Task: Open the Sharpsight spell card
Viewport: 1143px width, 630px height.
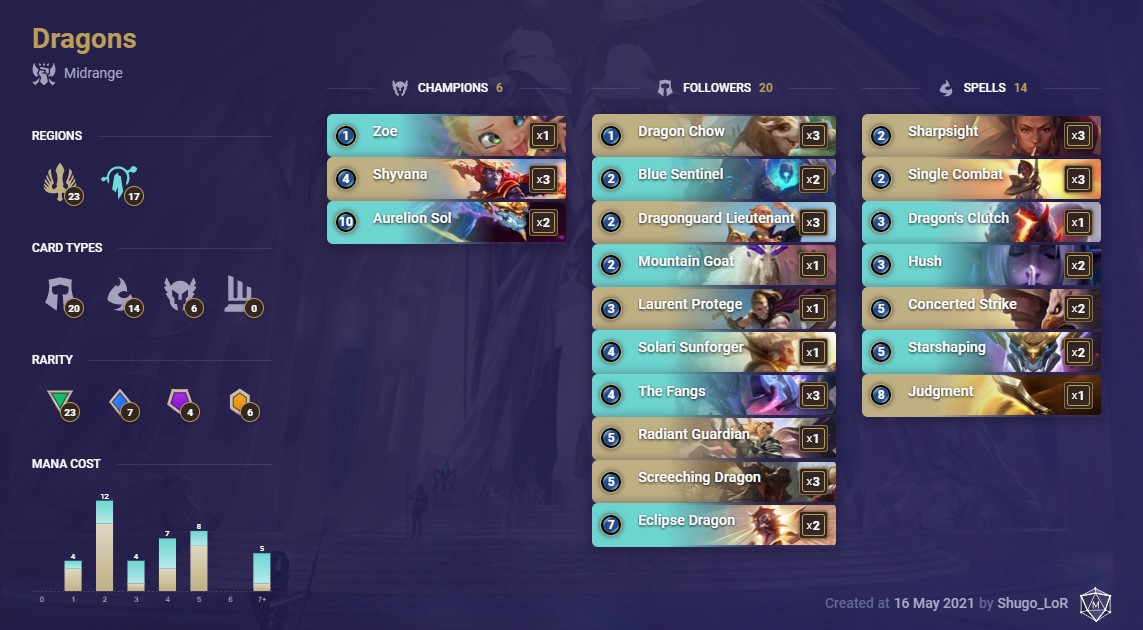Action: 980,135
